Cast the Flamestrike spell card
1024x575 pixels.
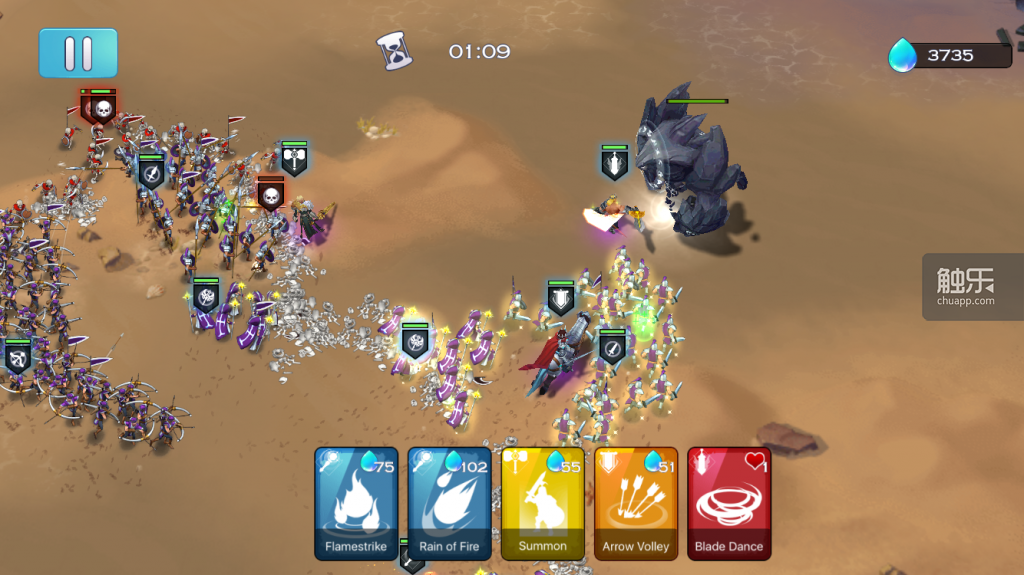(x=356, y=503)
